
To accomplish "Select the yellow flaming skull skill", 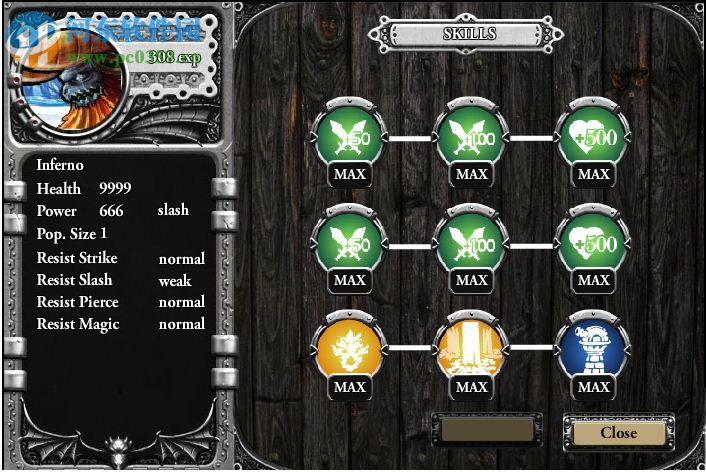I will tap(349, 347).
